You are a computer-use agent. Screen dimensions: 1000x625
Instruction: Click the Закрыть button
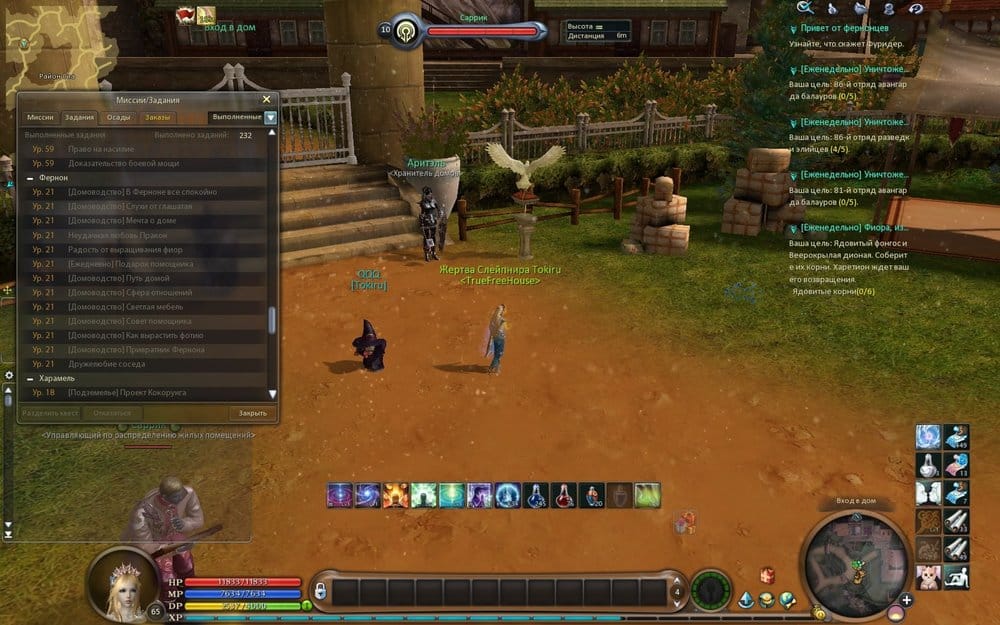point(252,413)
